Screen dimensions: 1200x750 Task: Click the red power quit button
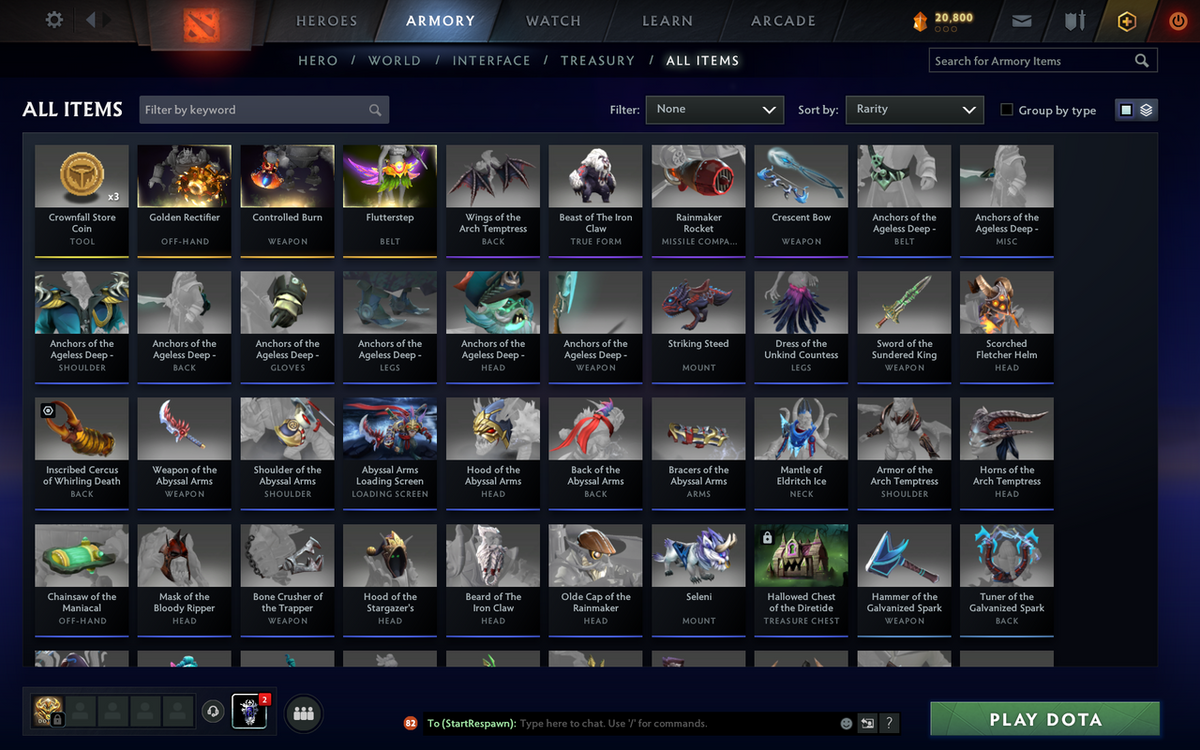click(x=1177, y=21)
